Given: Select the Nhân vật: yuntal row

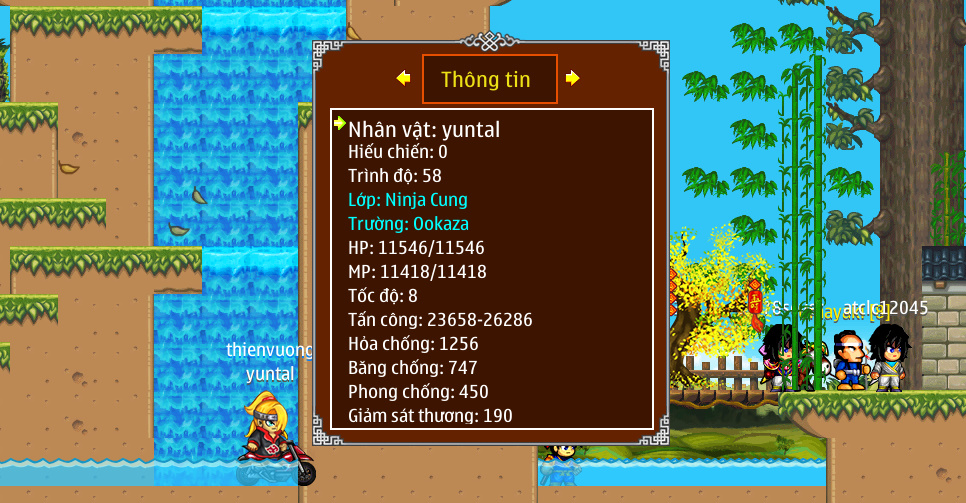Looking at the screenshot, I should pyautogui.click(x=424, y=129).
